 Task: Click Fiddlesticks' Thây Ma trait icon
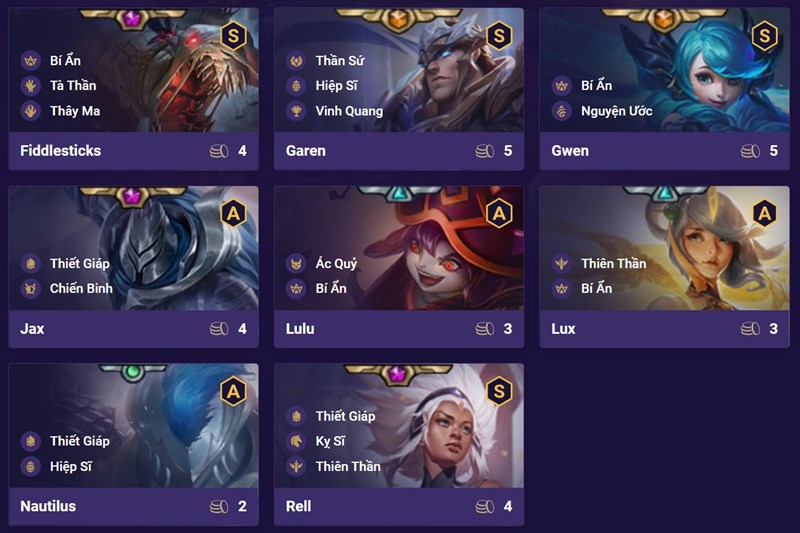click(29, 111)
